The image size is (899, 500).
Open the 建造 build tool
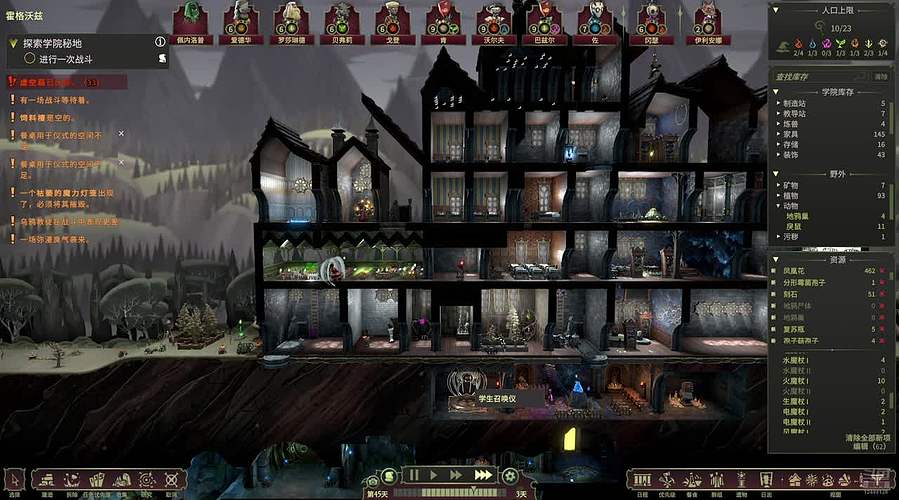click(x=48, y=481)
